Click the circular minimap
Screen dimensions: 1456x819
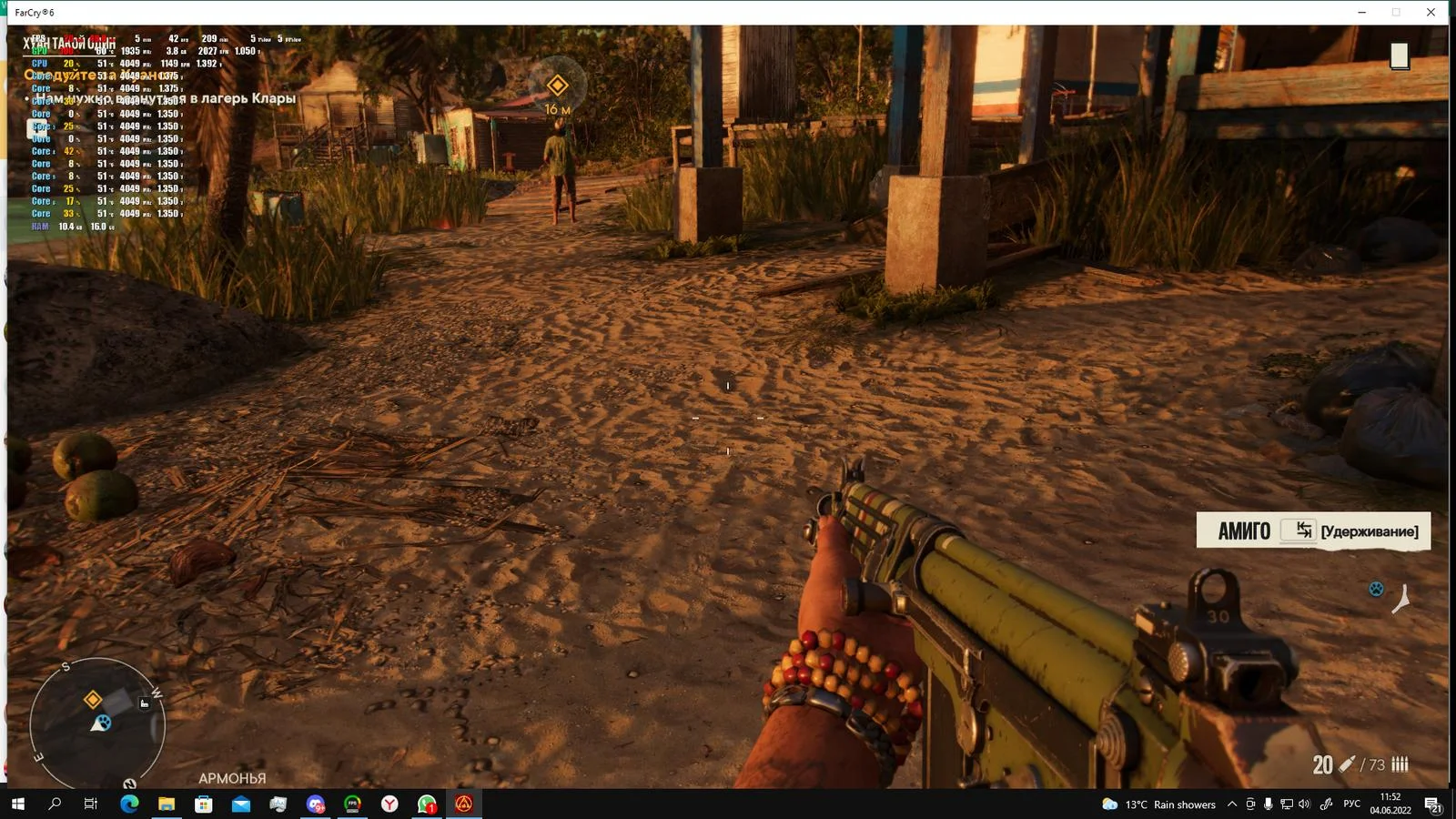tap(97, 723)
